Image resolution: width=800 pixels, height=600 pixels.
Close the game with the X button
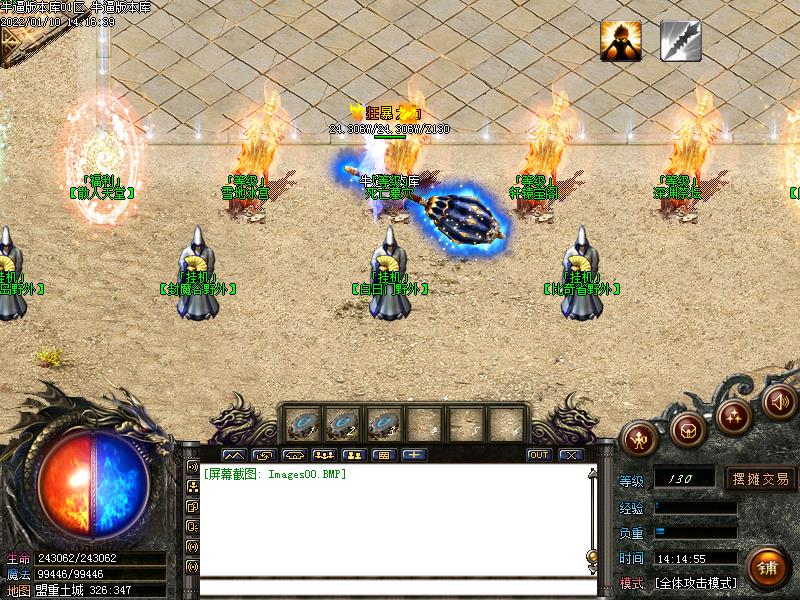tap(570, 455)
